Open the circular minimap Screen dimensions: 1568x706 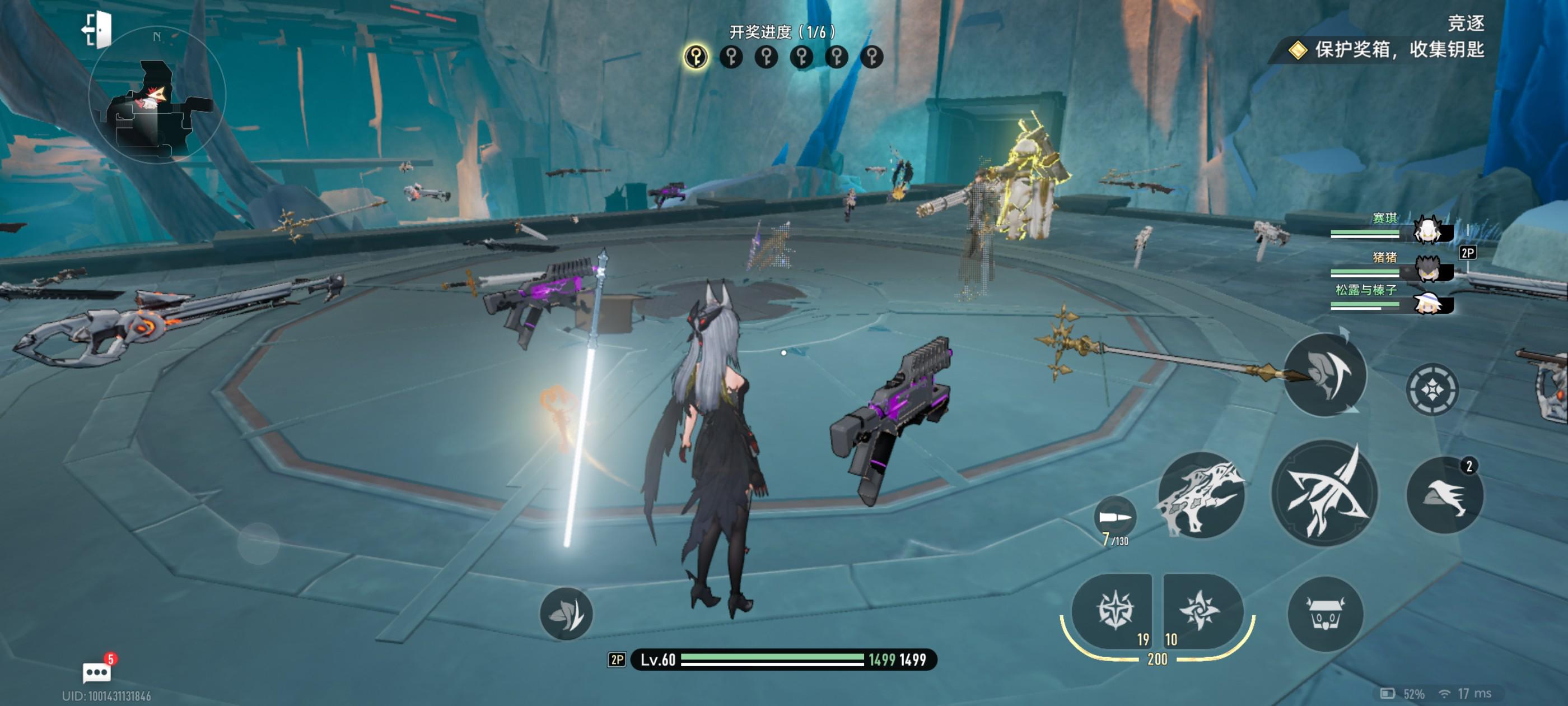coord(157,96)
